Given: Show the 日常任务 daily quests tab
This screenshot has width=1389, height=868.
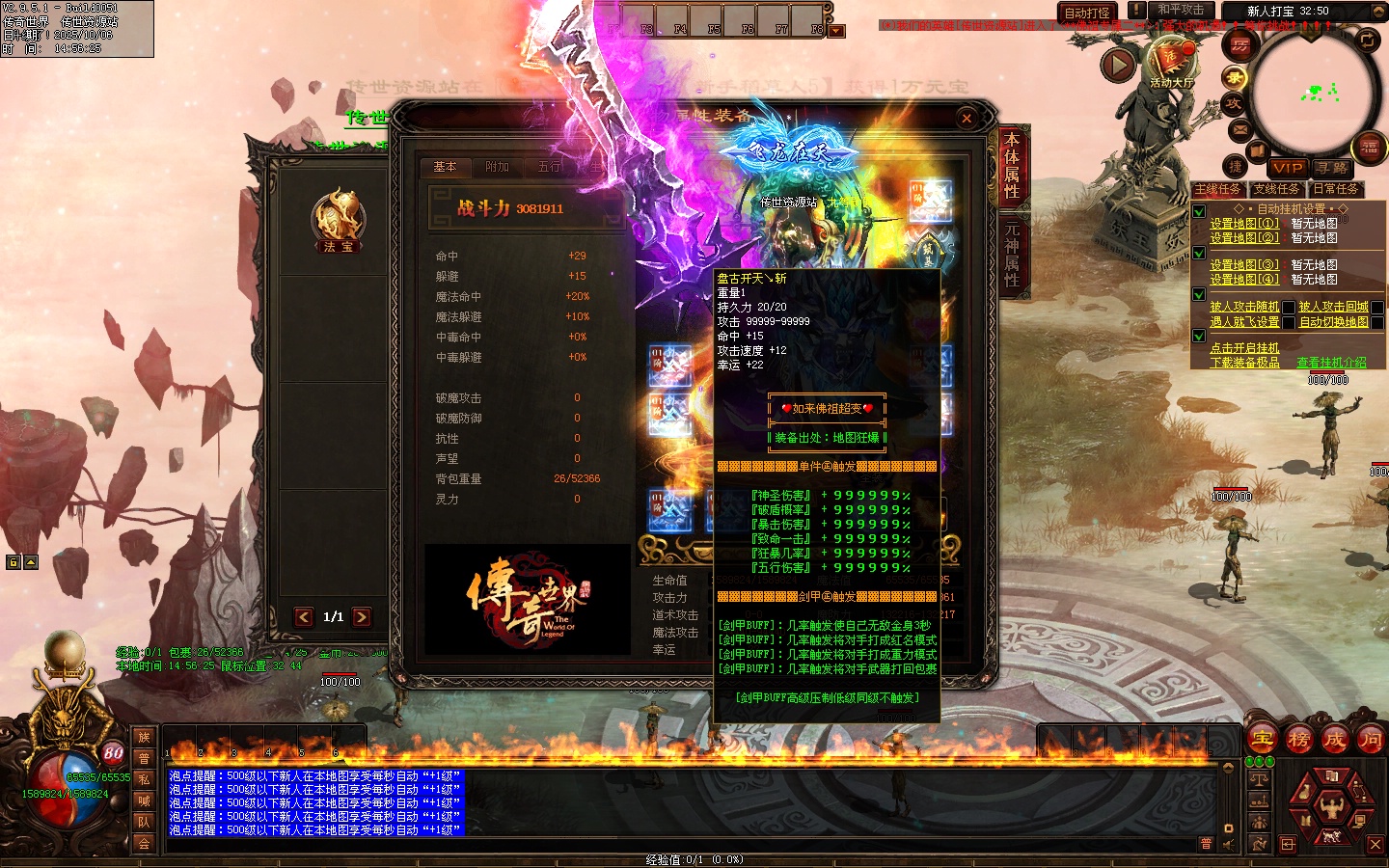Looking at the screenshot, I should pyautogui.click(x=1335, y=189).
